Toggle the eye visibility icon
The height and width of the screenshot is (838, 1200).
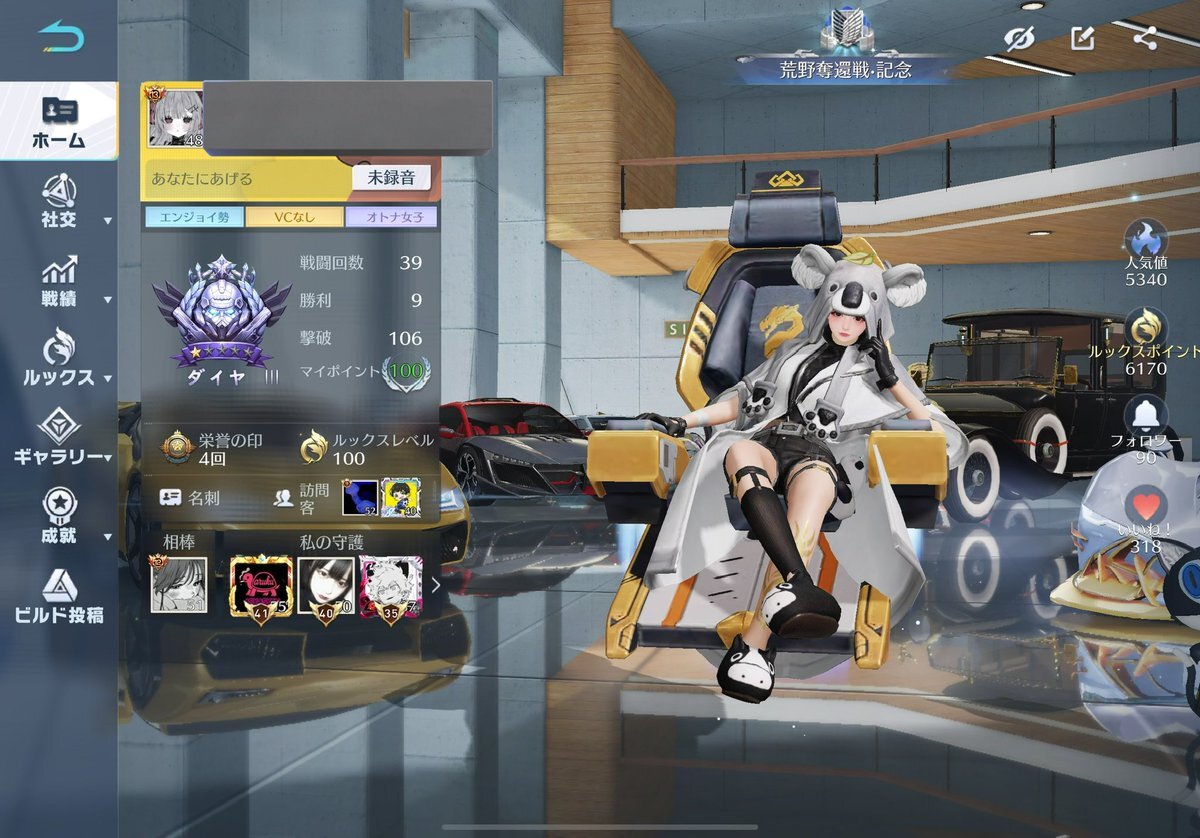(1019, 39)
